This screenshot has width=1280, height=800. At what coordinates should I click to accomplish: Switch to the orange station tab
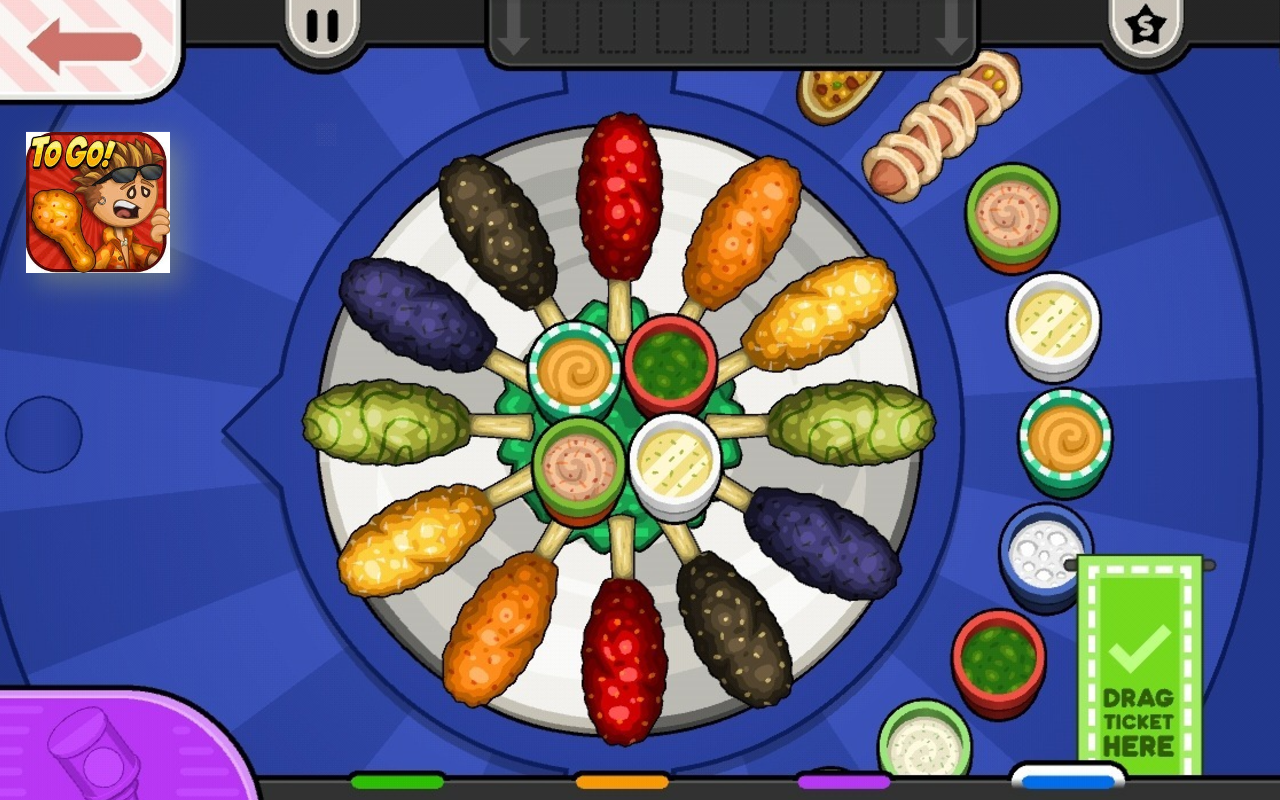[621, 781]
